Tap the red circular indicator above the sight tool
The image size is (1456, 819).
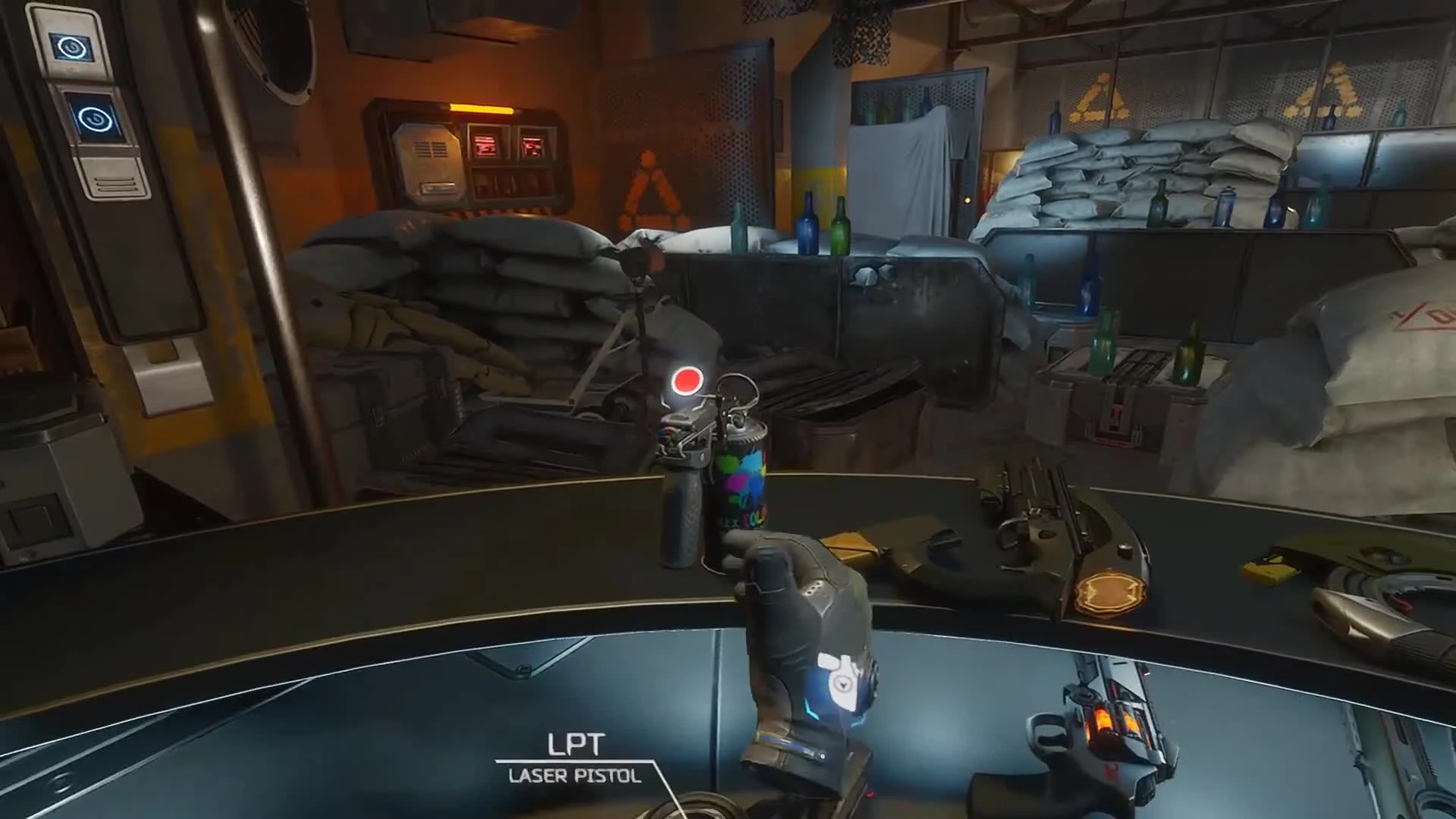[x=686, y=381]
